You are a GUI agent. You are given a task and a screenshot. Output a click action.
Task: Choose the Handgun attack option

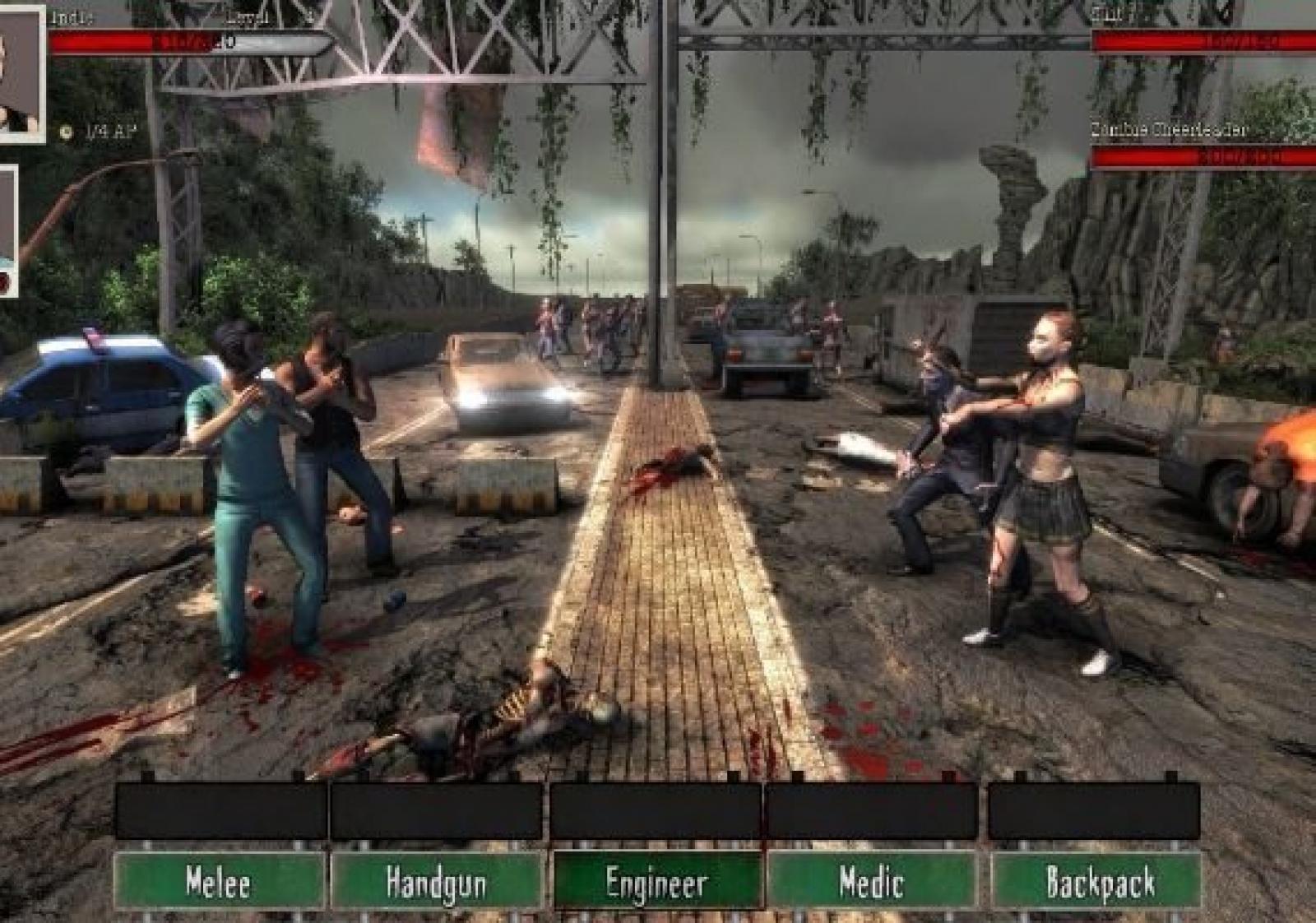click(436, 882)
